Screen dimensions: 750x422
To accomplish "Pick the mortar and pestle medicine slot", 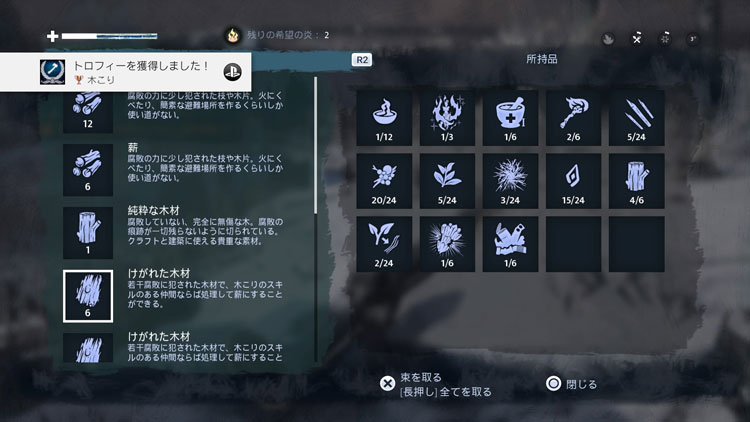I will click(510, 117).
